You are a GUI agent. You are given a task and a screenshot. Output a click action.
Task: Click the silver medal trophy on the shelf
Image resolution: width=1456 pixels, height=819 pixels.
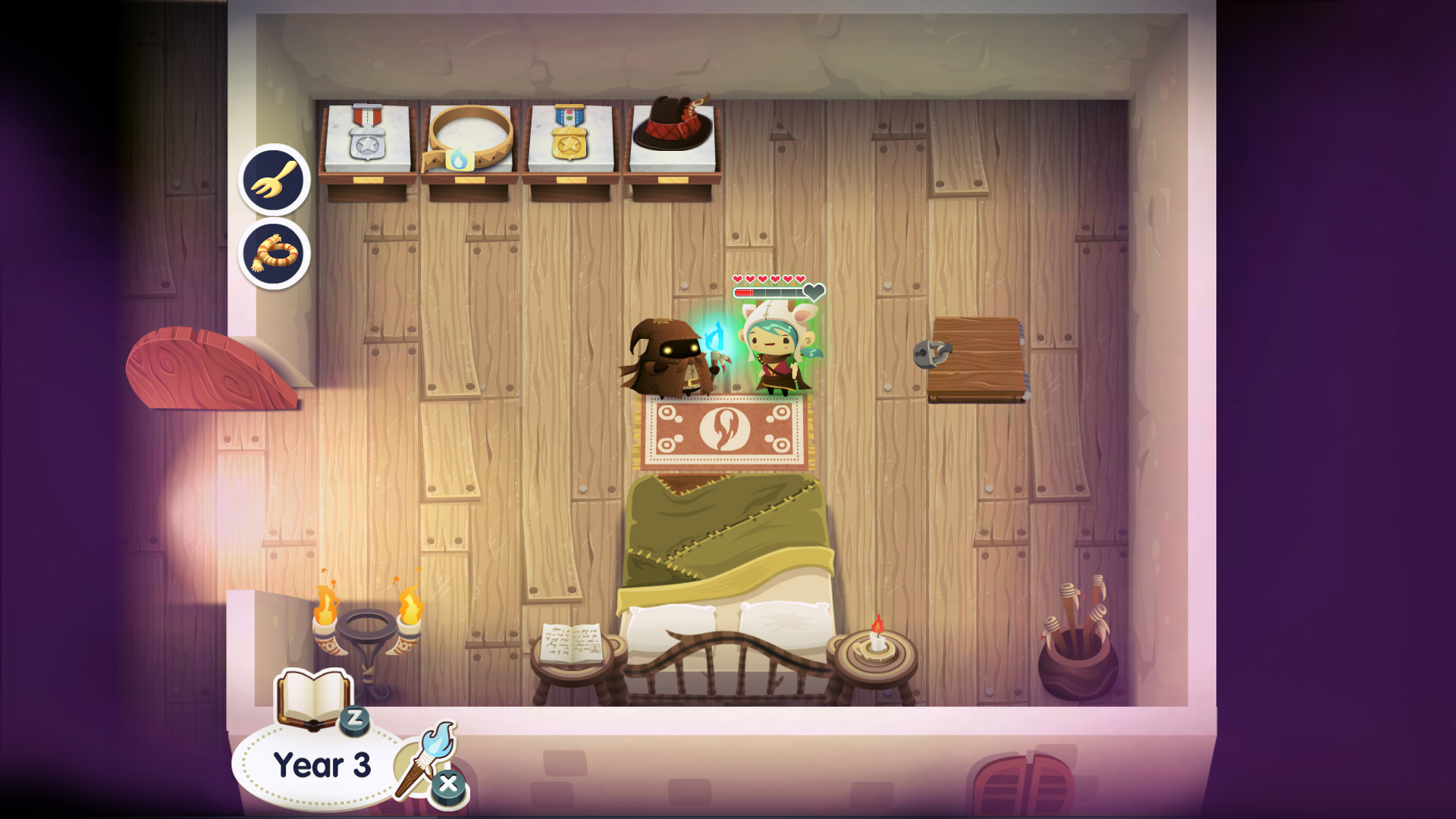[x=366, y=135]
